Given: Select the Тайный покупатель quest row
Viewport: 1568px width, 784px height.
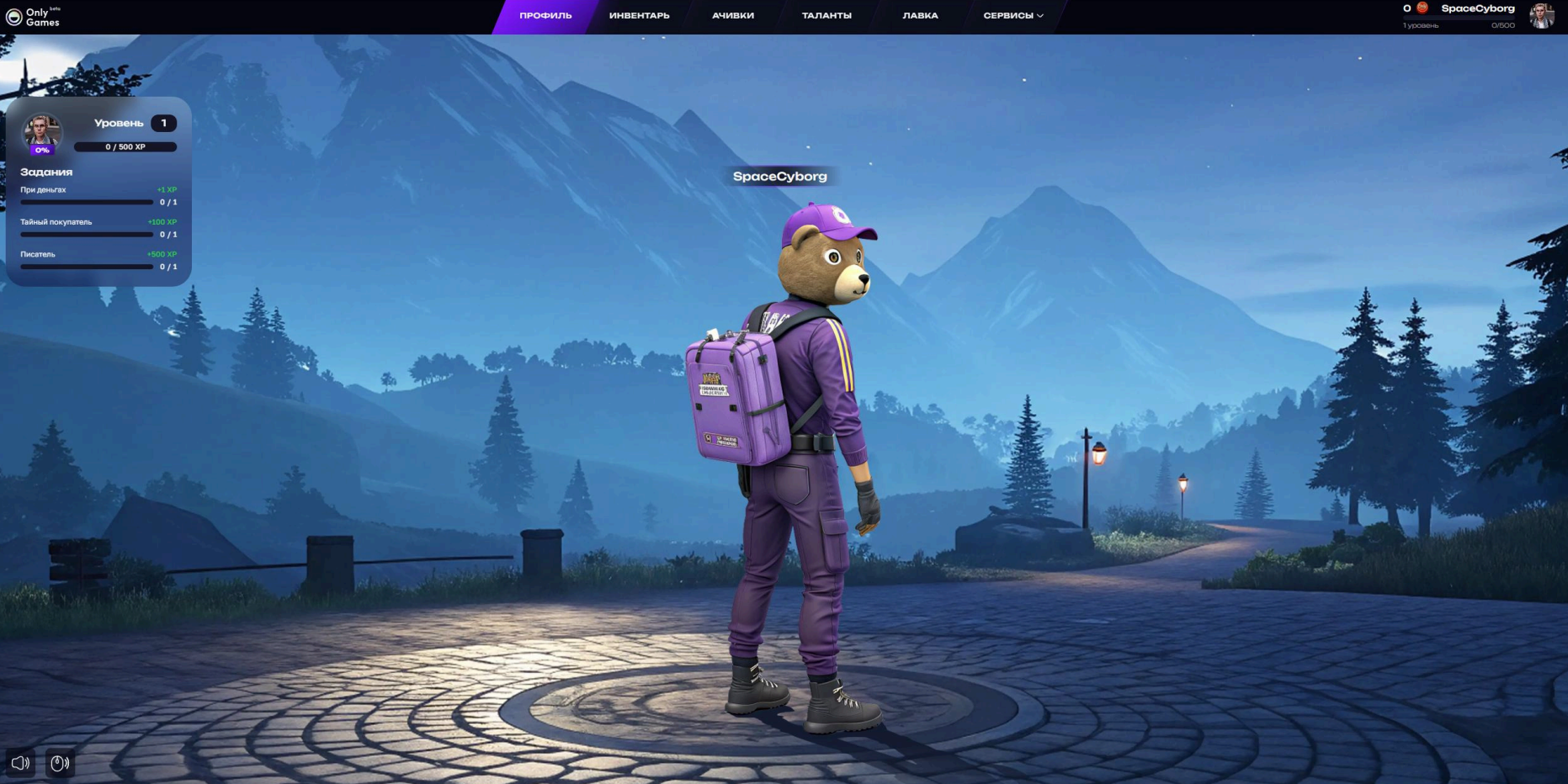Looking at the screenshot, I should pos(98,228).
